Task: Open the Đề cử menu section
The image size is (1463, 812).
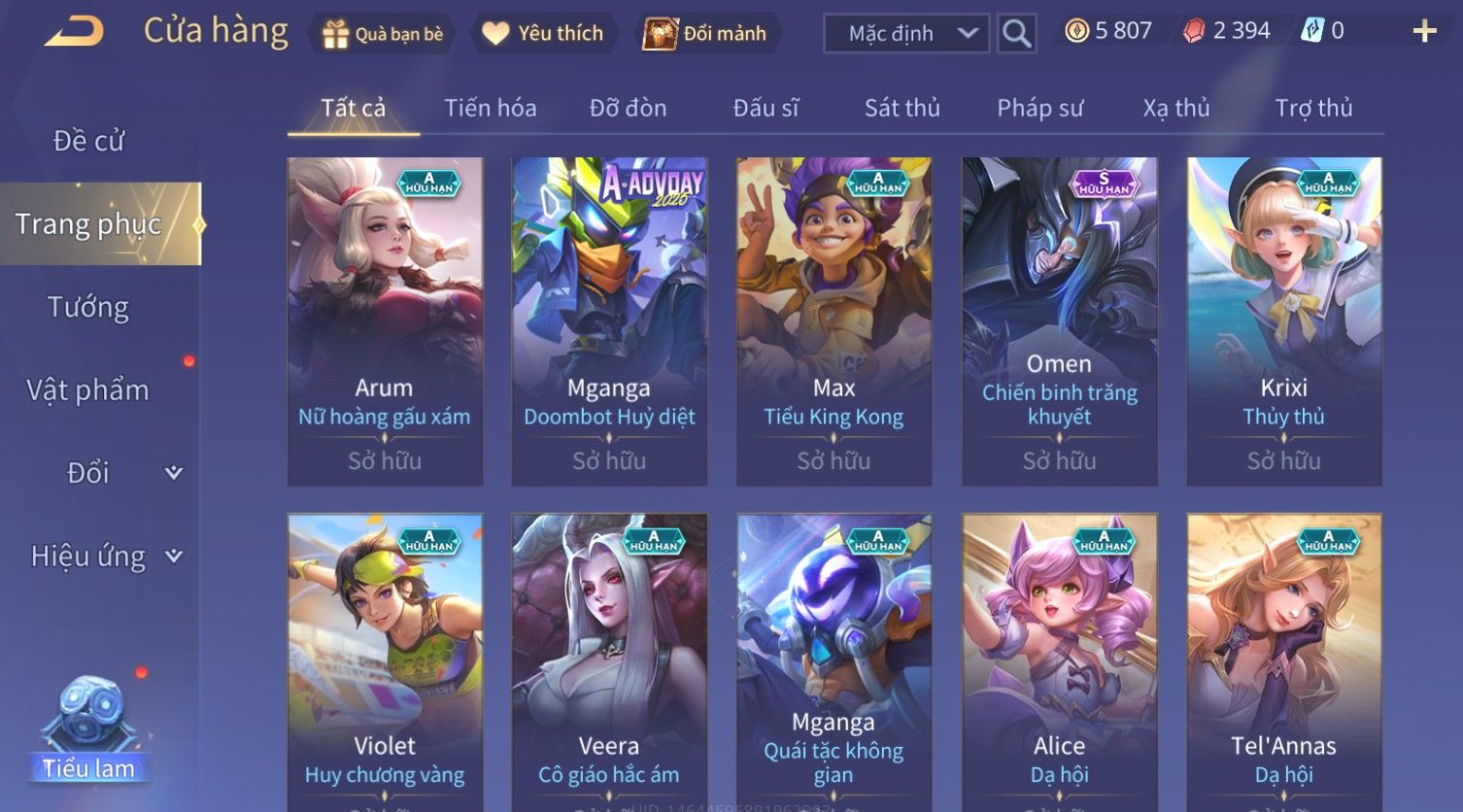Action: point(88,141)
